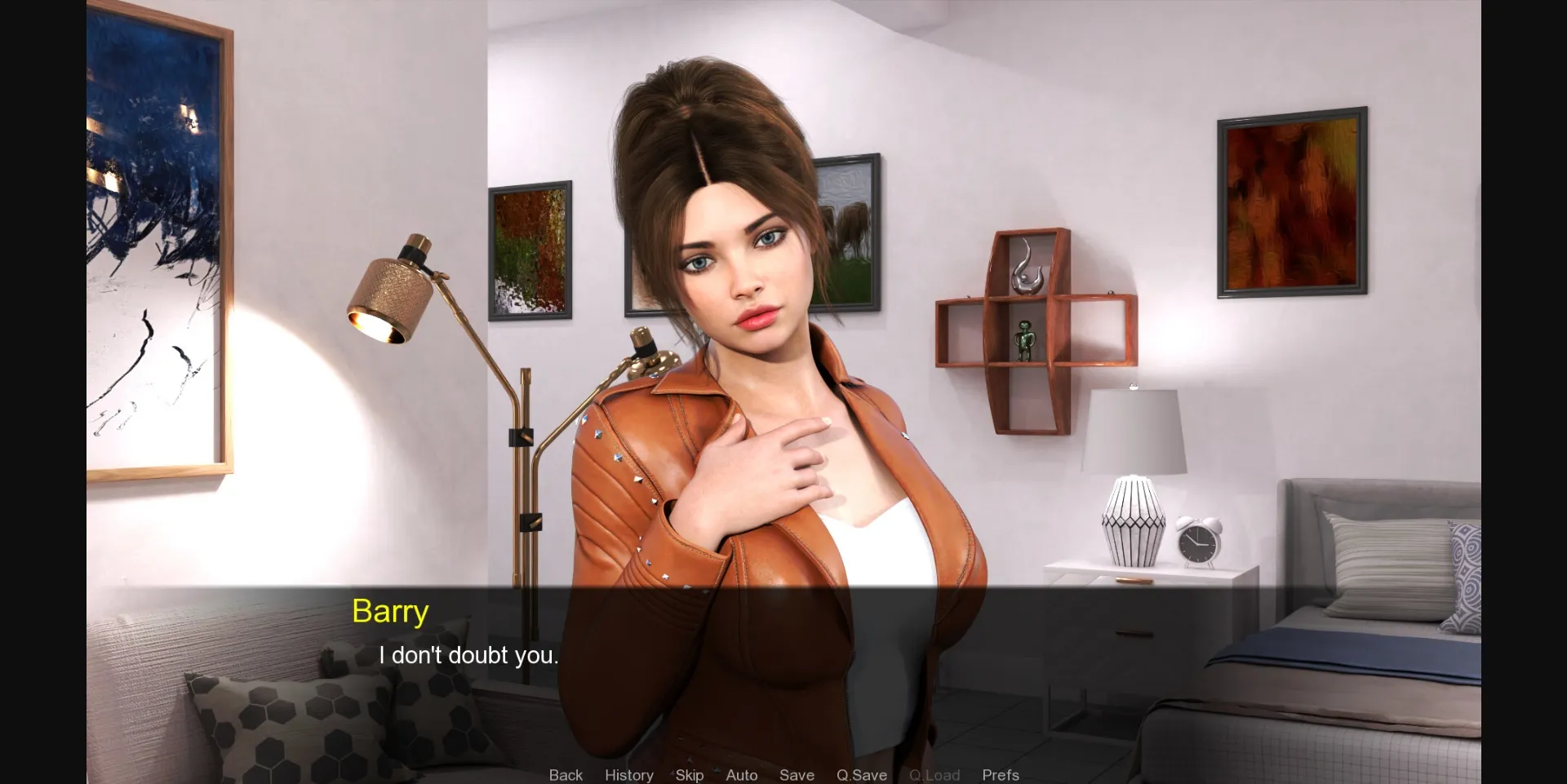Roll back using the Back button
The image size is (1567, 784).
coord(566,775)
